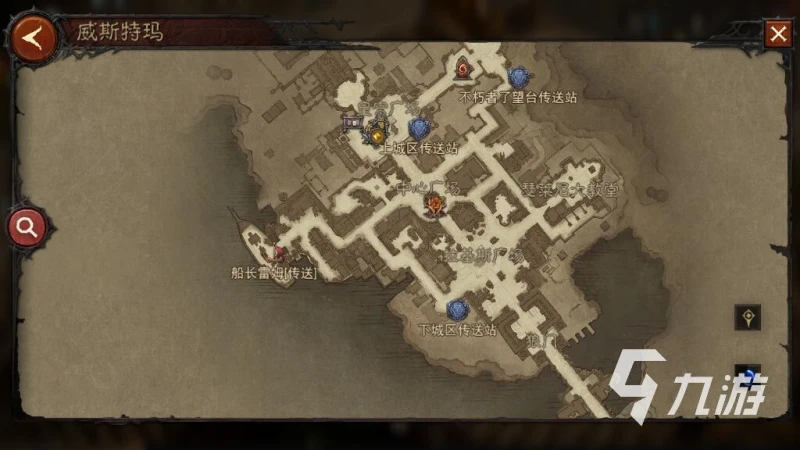The image size is (800, 450).
Task: Select the 下城区传送站 waypoint shield
Action: [457, 310]
